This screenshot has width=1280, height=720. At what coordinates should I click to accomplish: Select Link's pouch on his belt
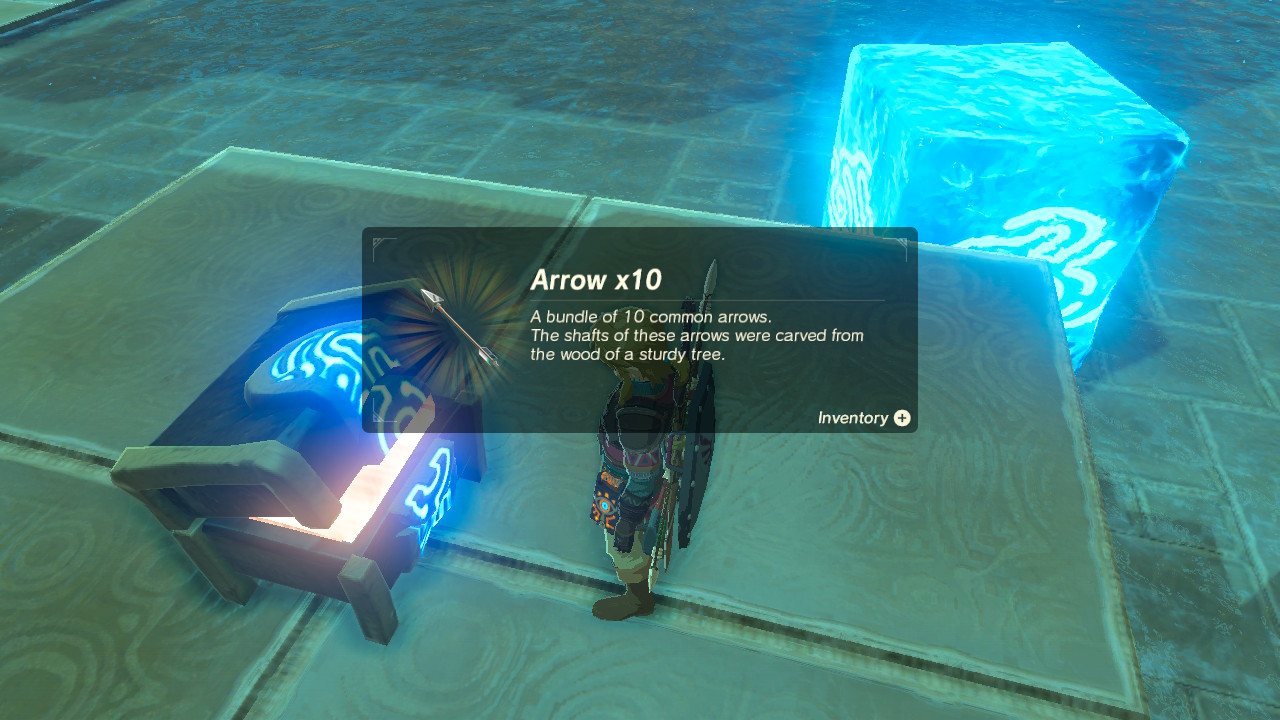(605, 500)
